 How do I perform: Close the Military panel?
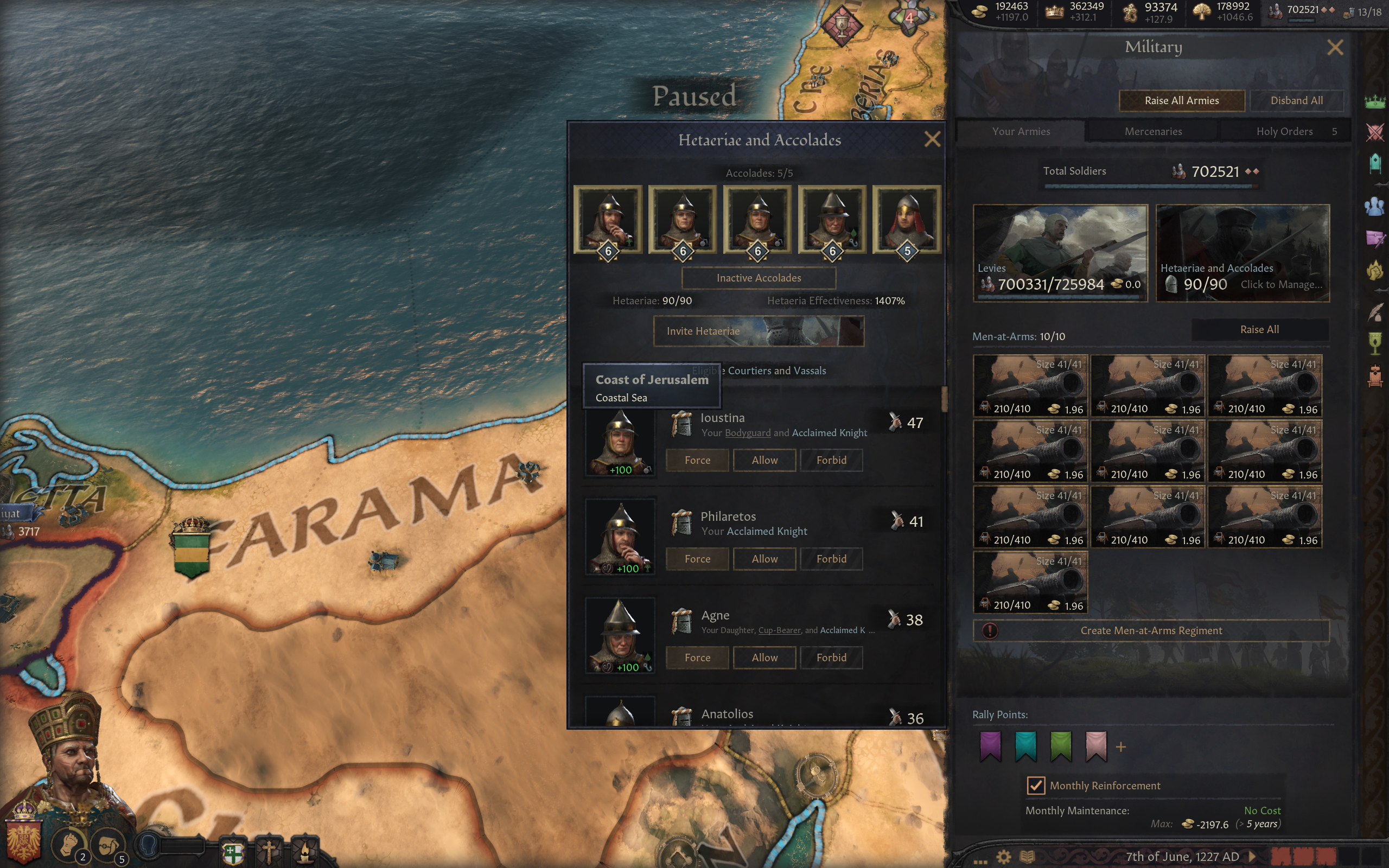[x=1335, y=48]
